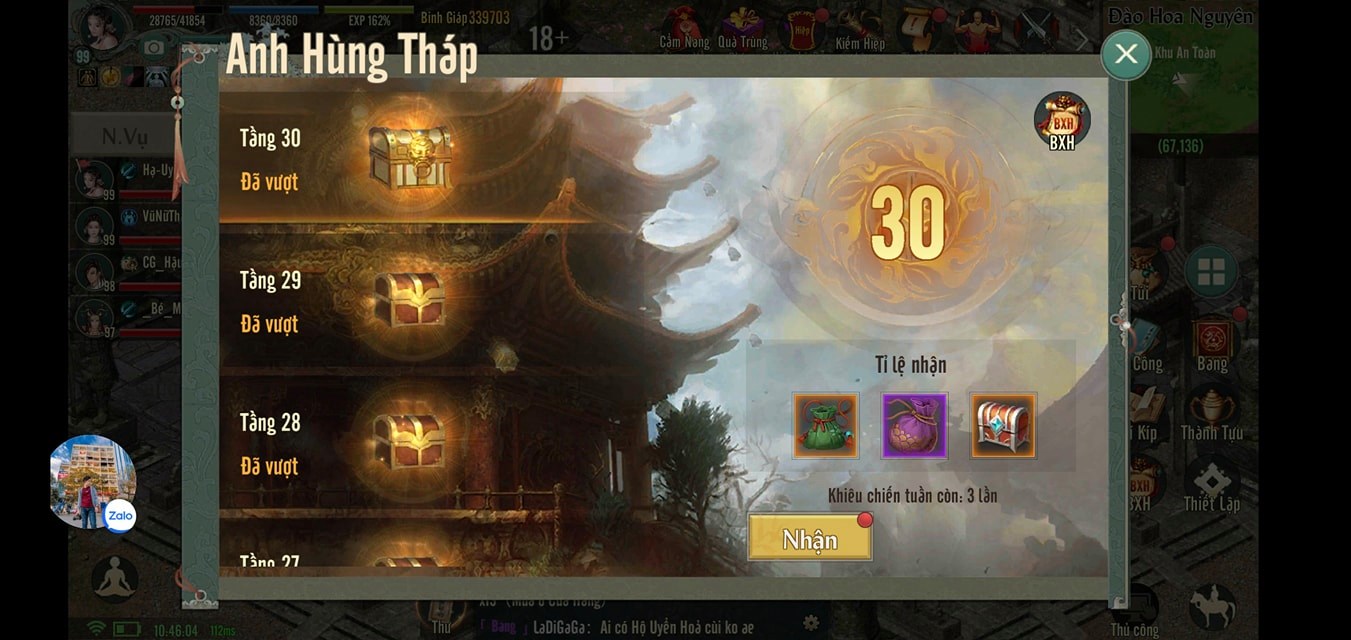Select the Tầng 29 treasure chest
This screenshot has height=640, width=1351.
tap(409, 298)
